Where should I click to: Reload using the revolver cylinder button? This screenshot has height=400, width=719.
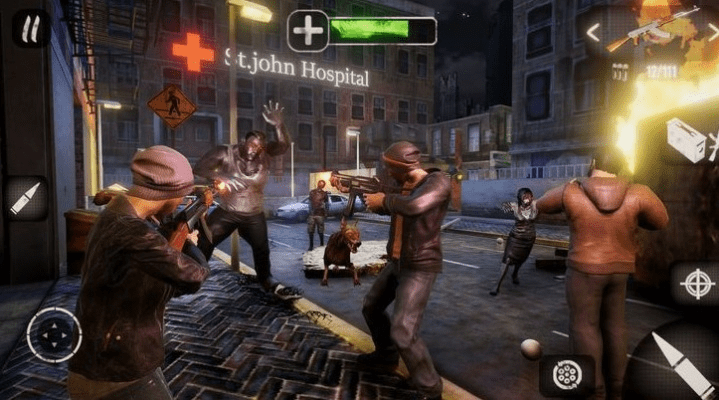pyautogui.click(x=567, y=374)
